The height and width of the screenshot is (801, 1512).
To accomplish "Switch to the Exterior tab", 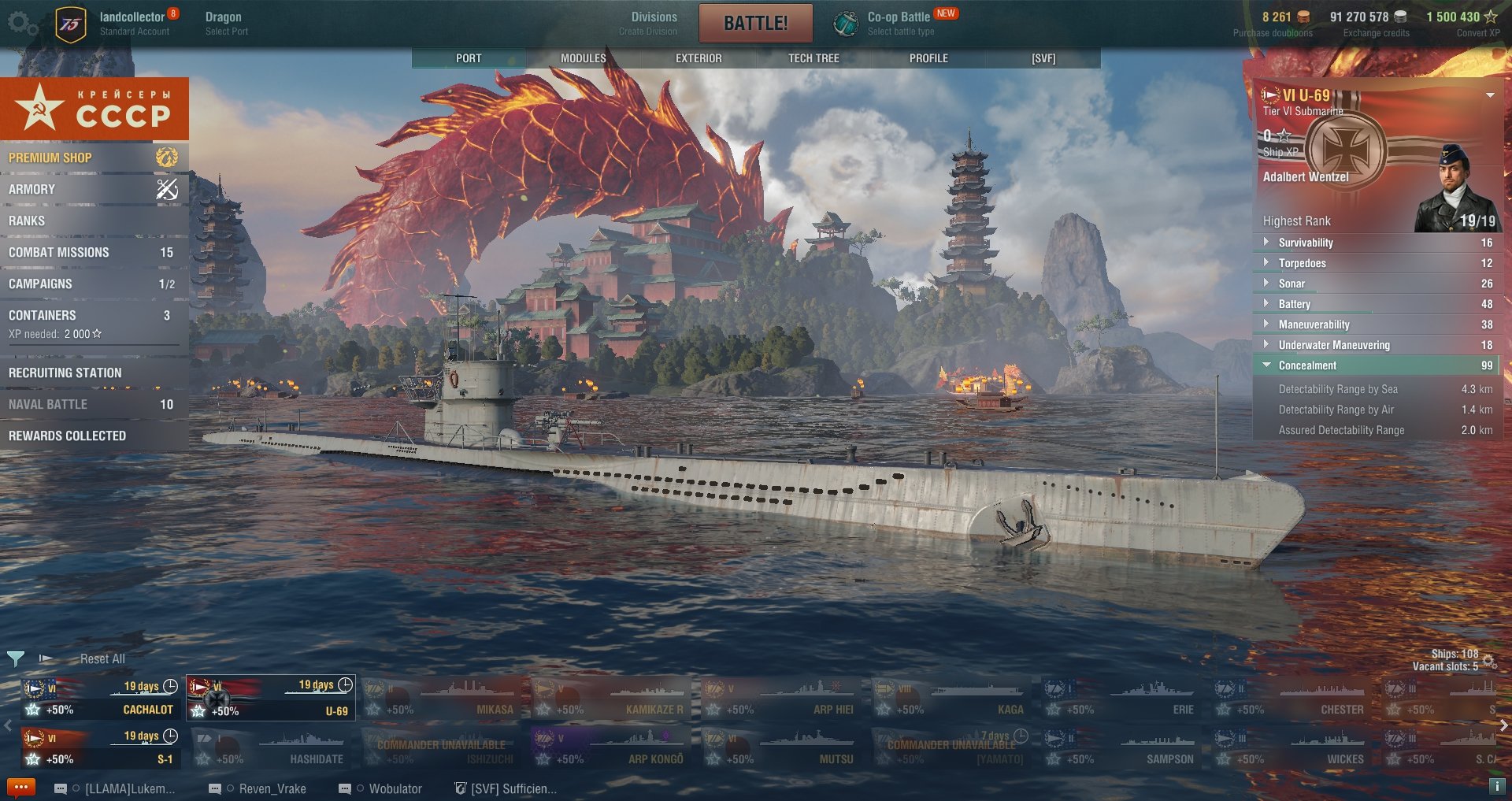I will (699, 58).
